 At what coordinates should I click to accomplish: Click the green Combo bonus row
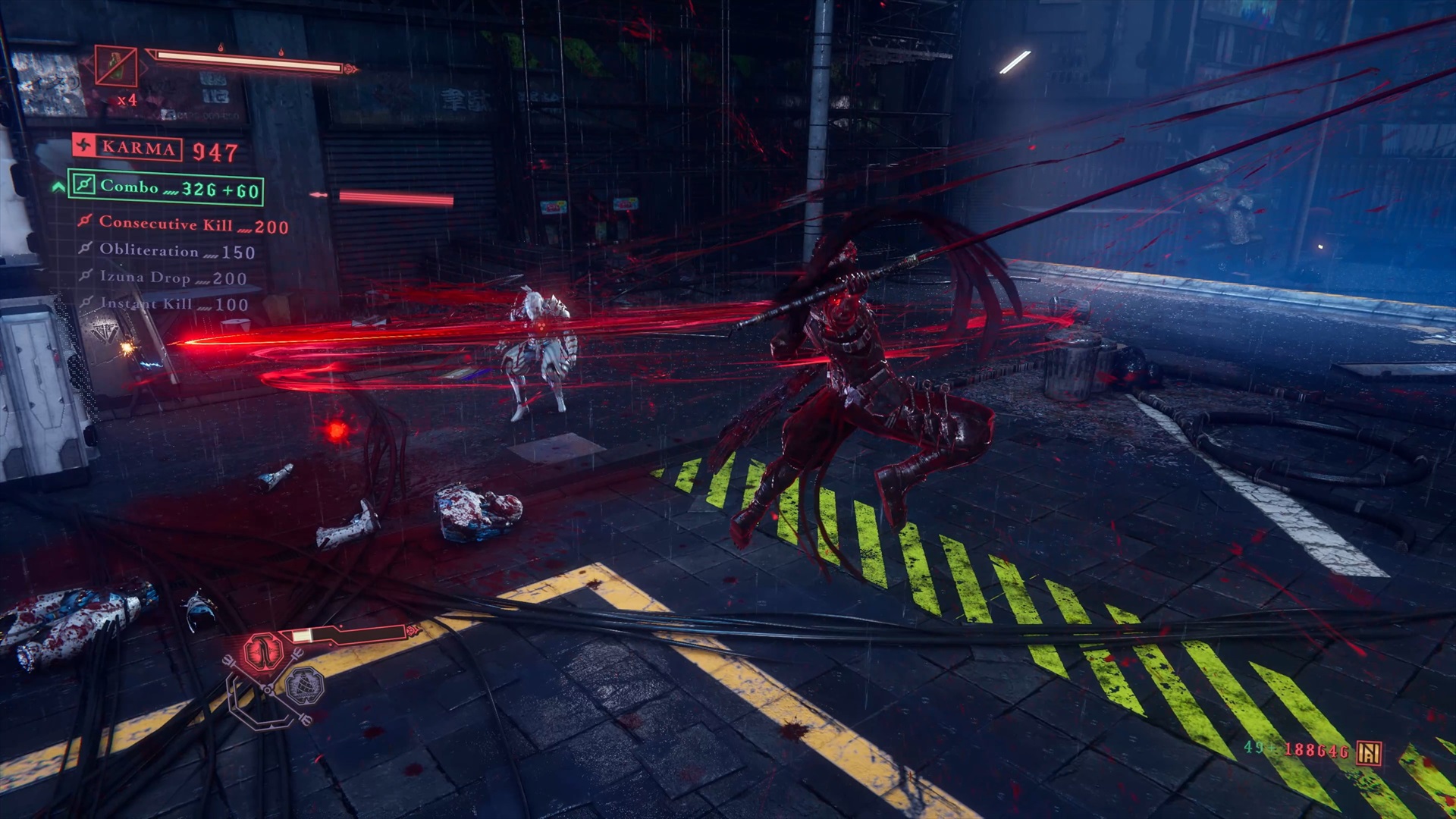coord(165,187)
